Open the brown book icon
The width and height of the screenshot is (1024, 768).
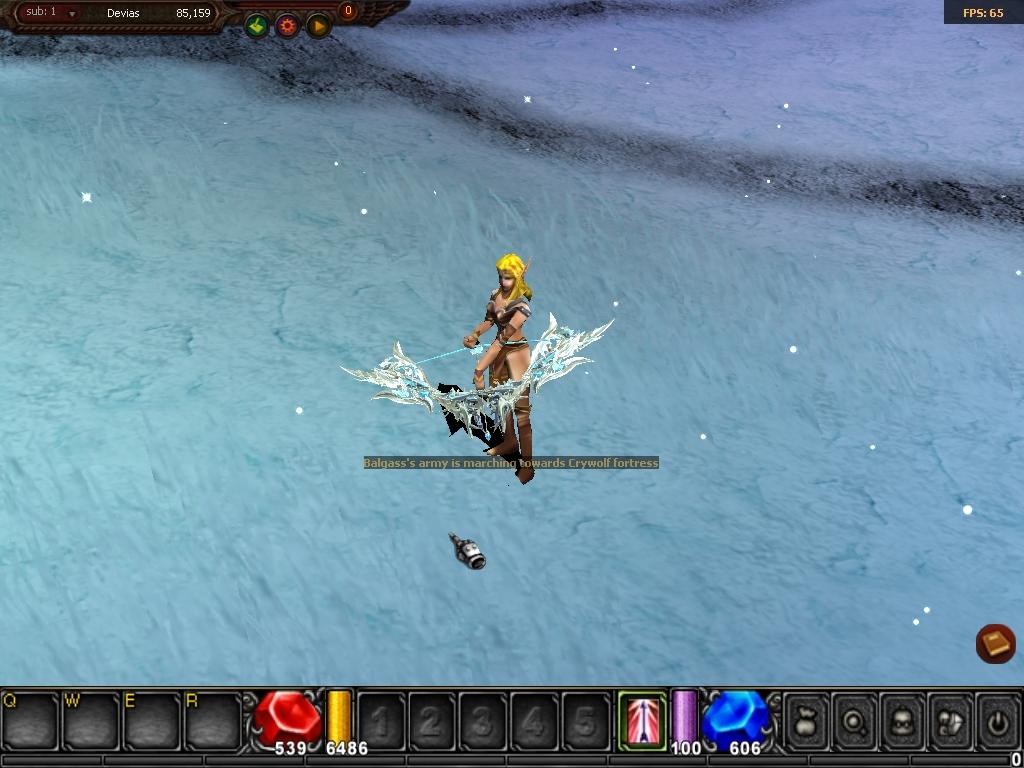995,644
